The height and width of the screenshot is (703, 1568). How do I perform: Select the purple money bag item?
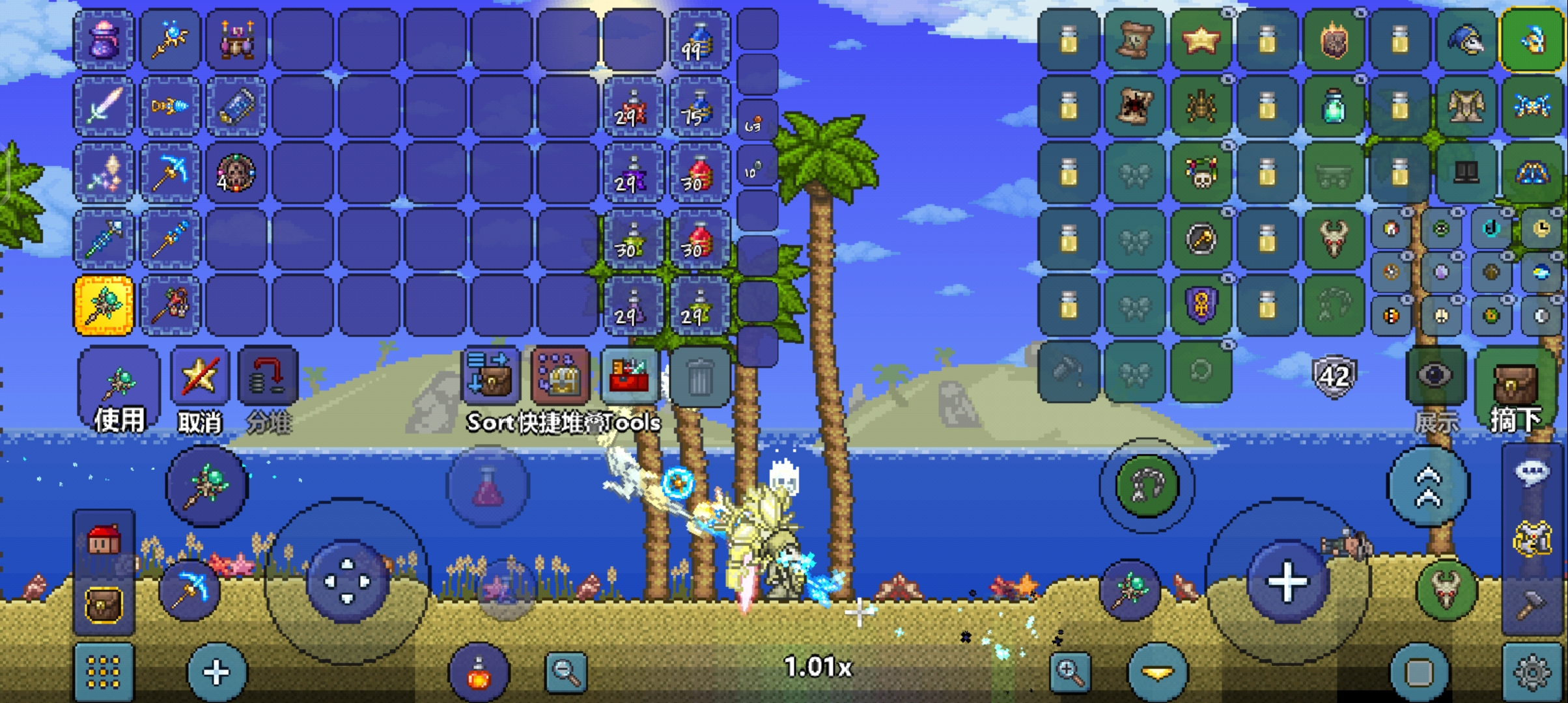tap(104, 40)
